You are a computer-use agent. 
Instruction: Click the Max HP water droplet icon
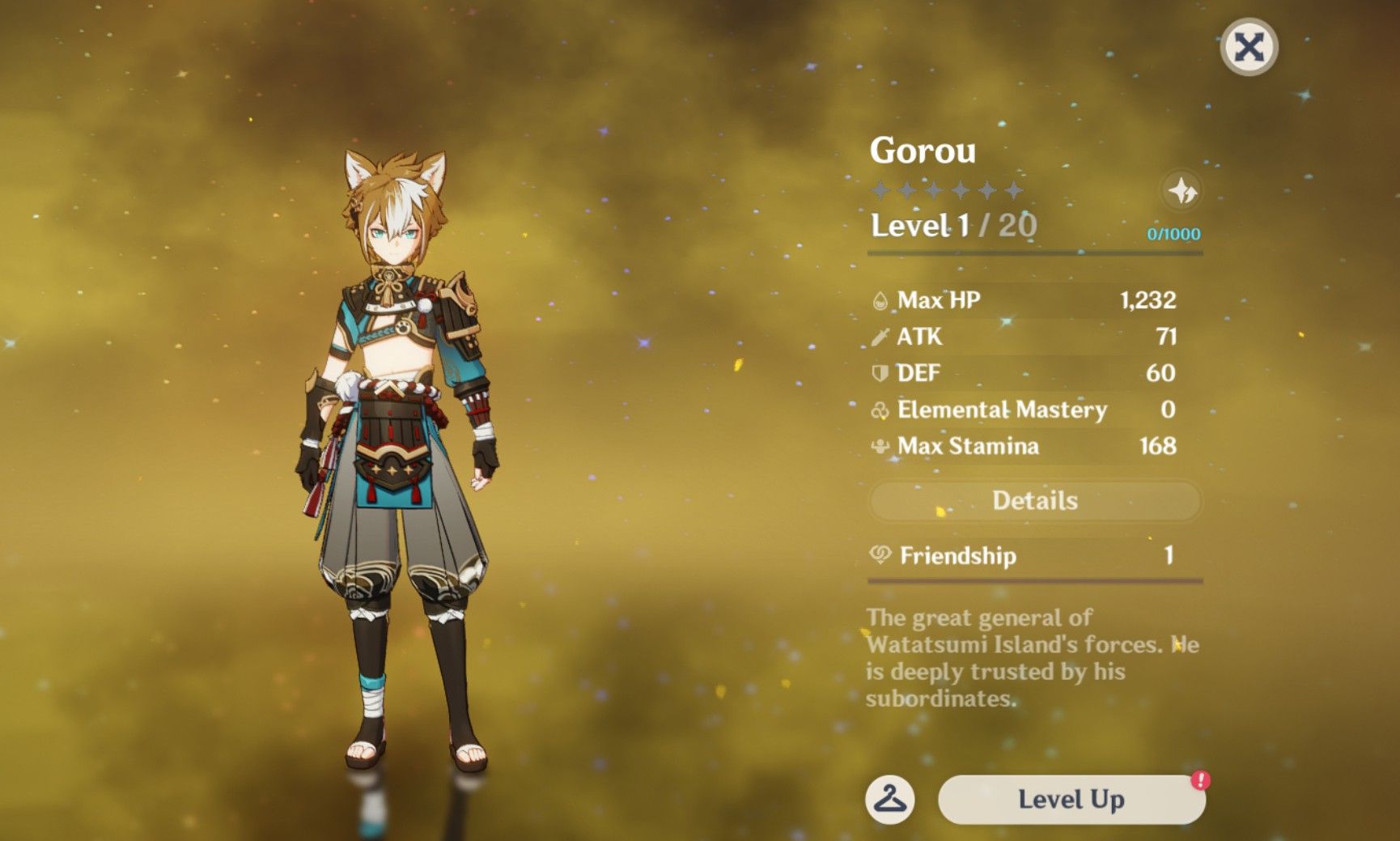(x=880, y=299)
